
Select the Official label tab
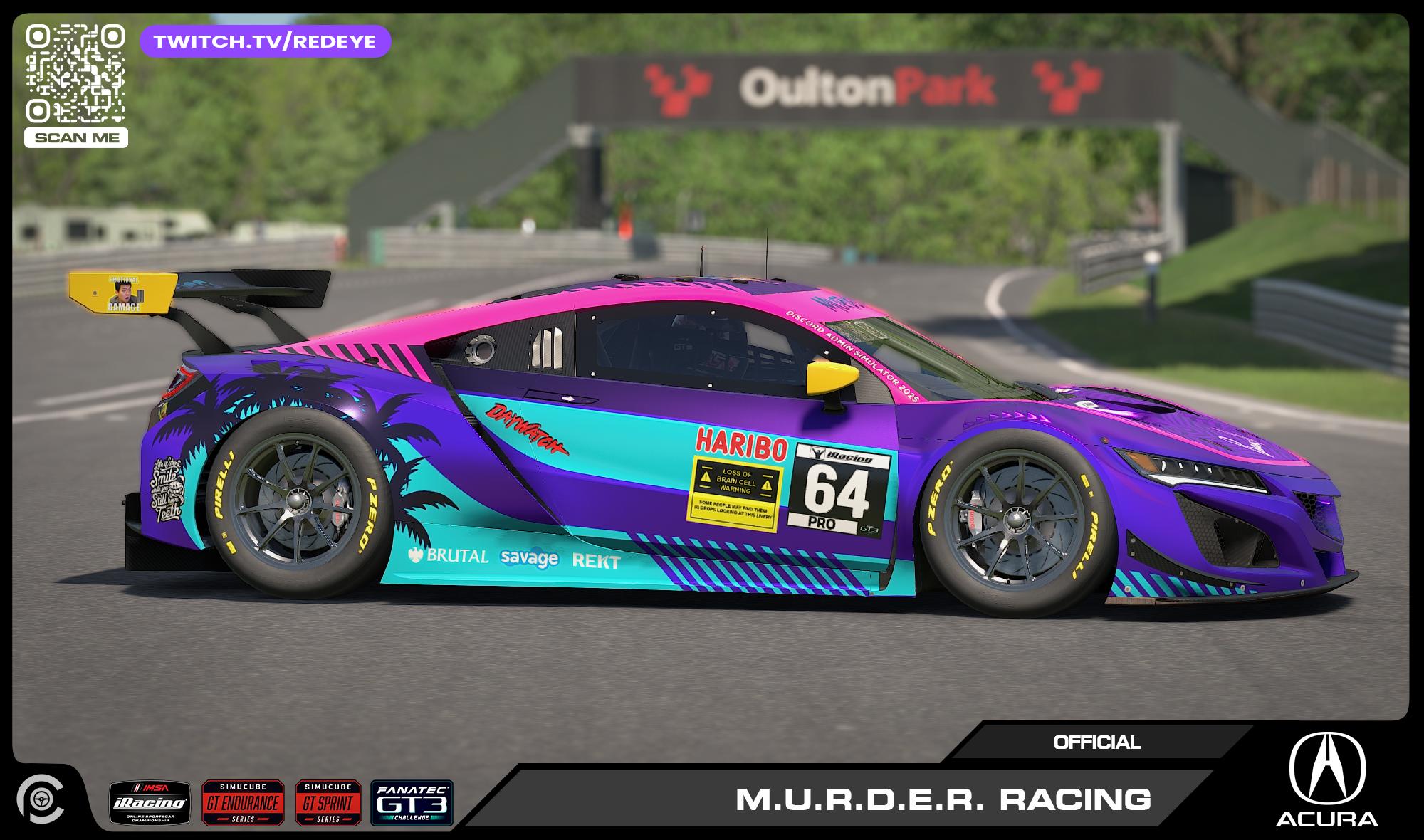pos(1096,742)
